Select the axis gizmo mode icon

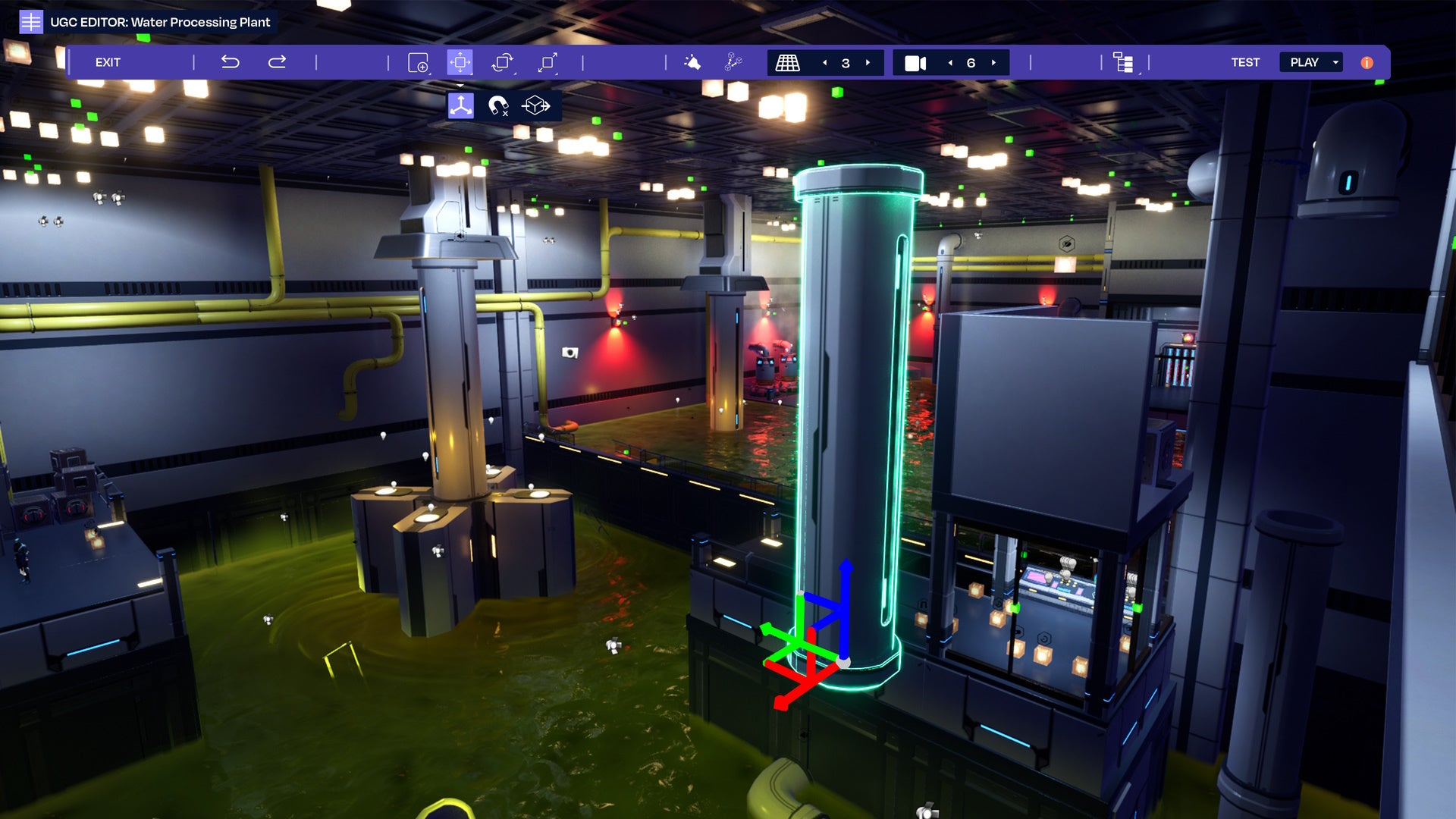(x=460, y=105)
